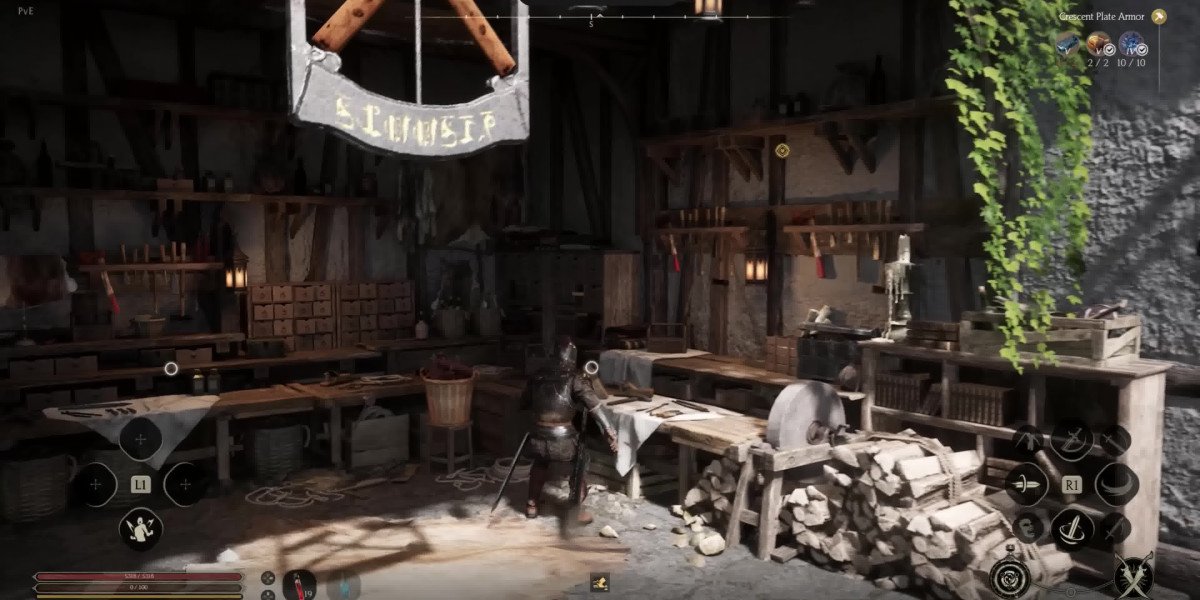Screen dimensions: 1200x600
Task: Select the orange leather material icon
Action: pos(1099,43)
